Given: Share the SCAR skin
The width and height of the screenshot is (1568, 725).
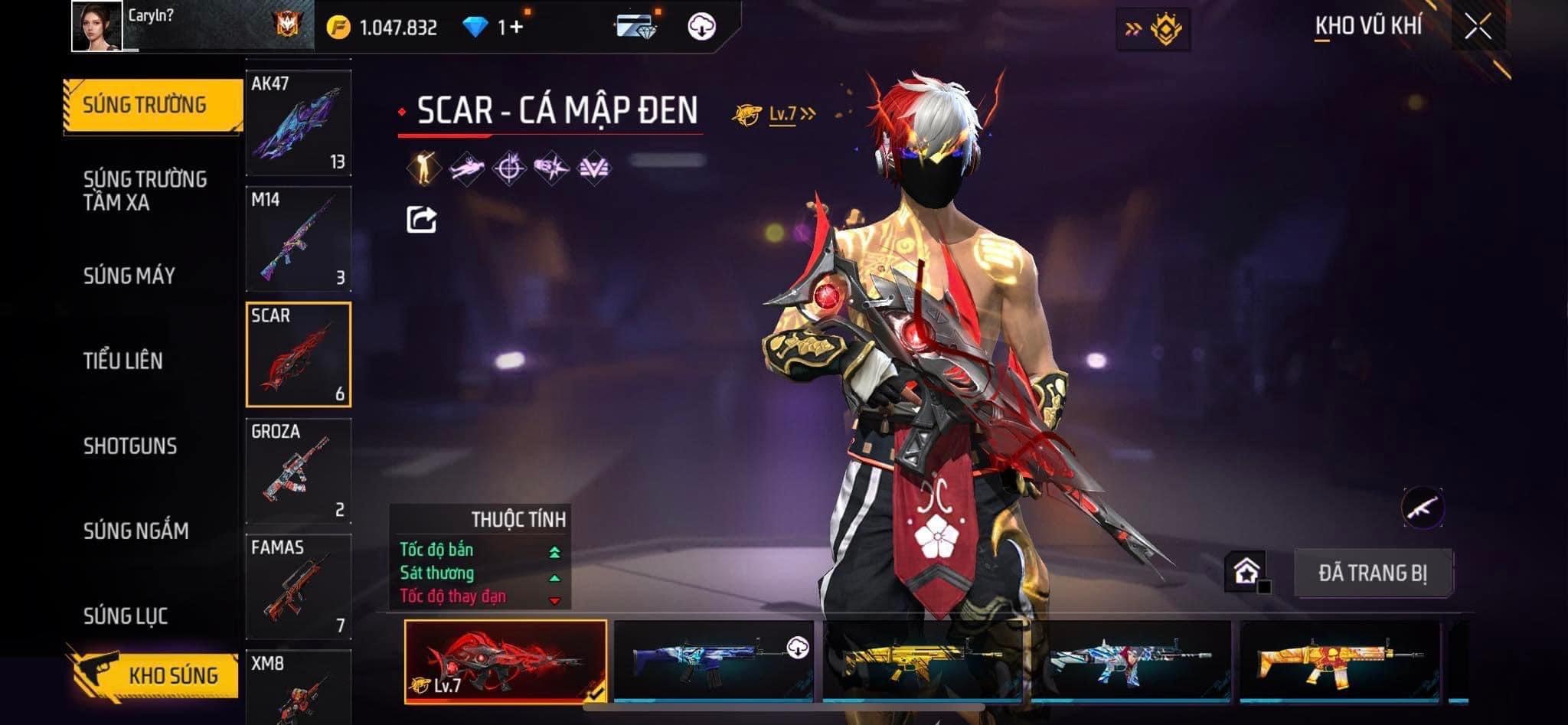Looking at the screenshot, I should click(x=421, y=220).
